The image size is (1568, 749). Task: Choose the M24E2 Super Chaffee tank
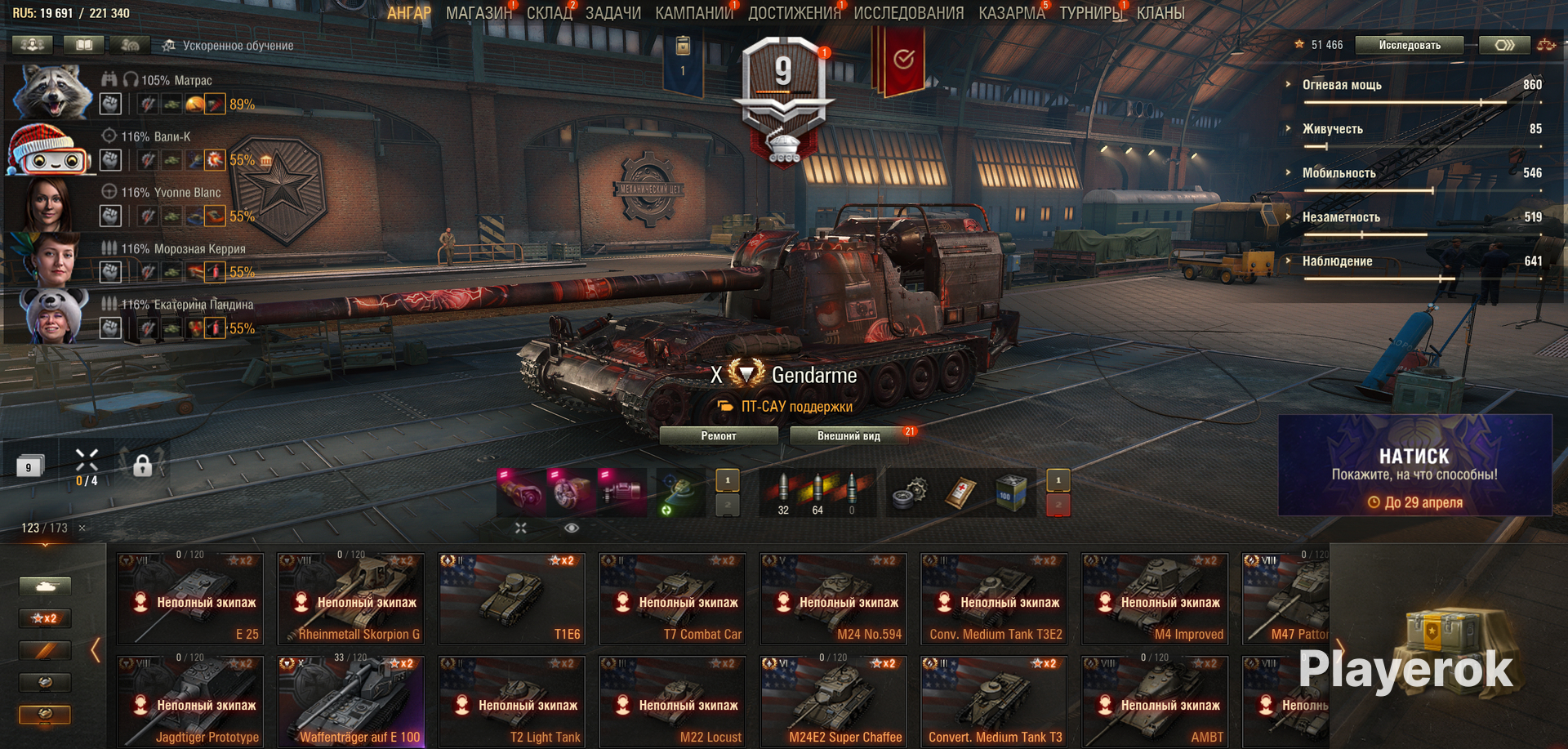point(833,702)
